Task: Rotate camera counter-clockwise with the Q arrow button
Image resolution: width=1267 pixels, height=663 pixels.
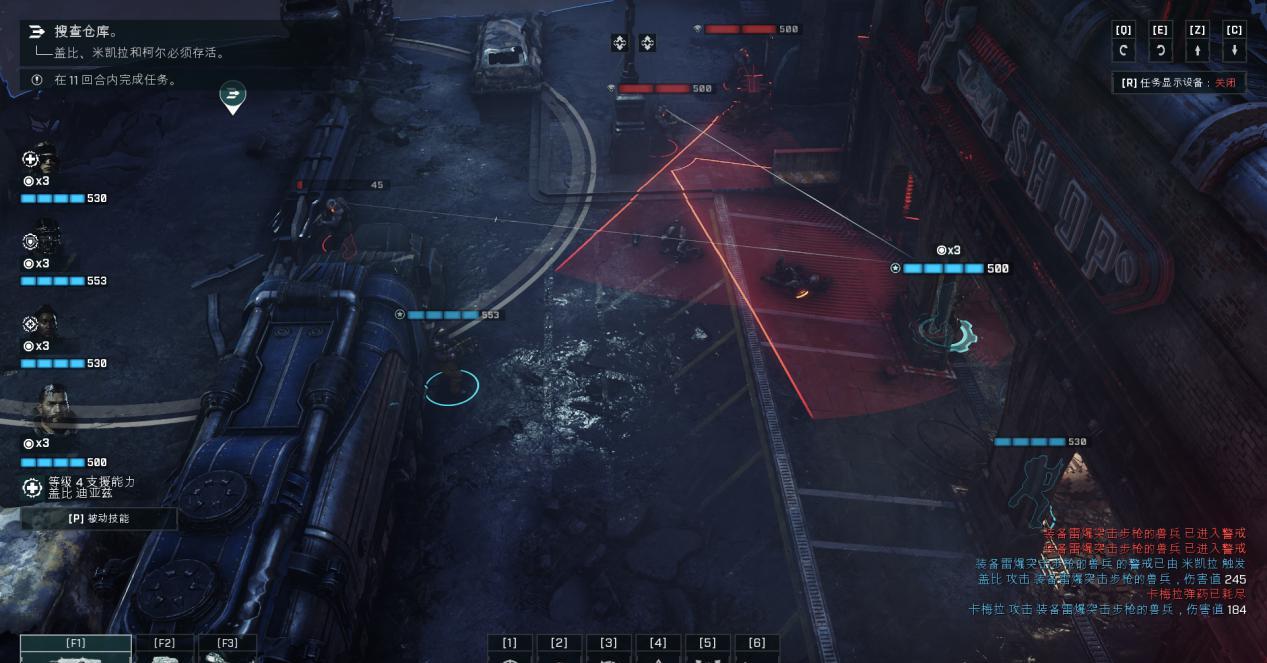Action: tap(1124, 51)
